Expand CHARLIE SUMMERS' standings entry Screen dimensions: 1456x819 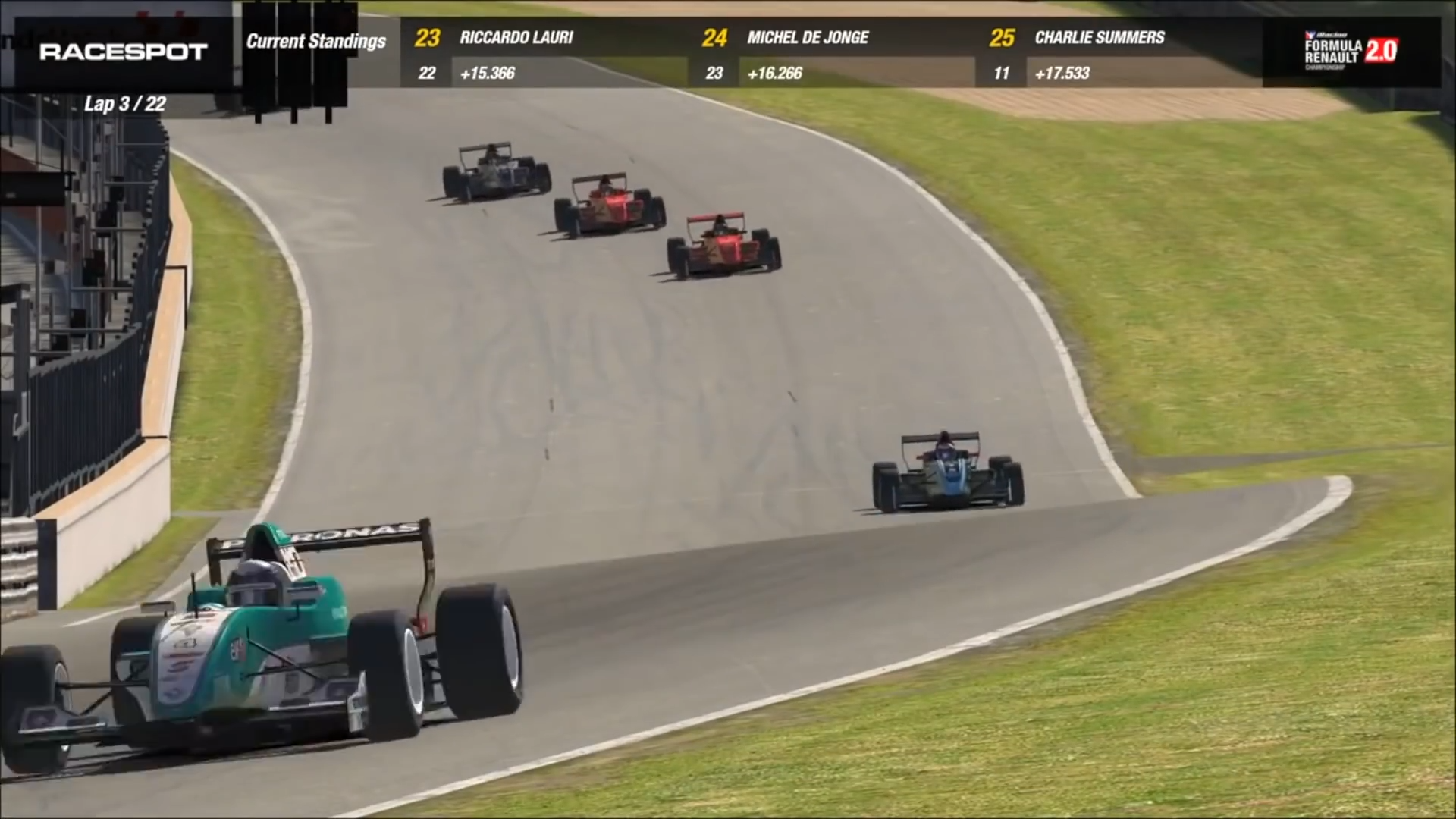coord(1100,38)
